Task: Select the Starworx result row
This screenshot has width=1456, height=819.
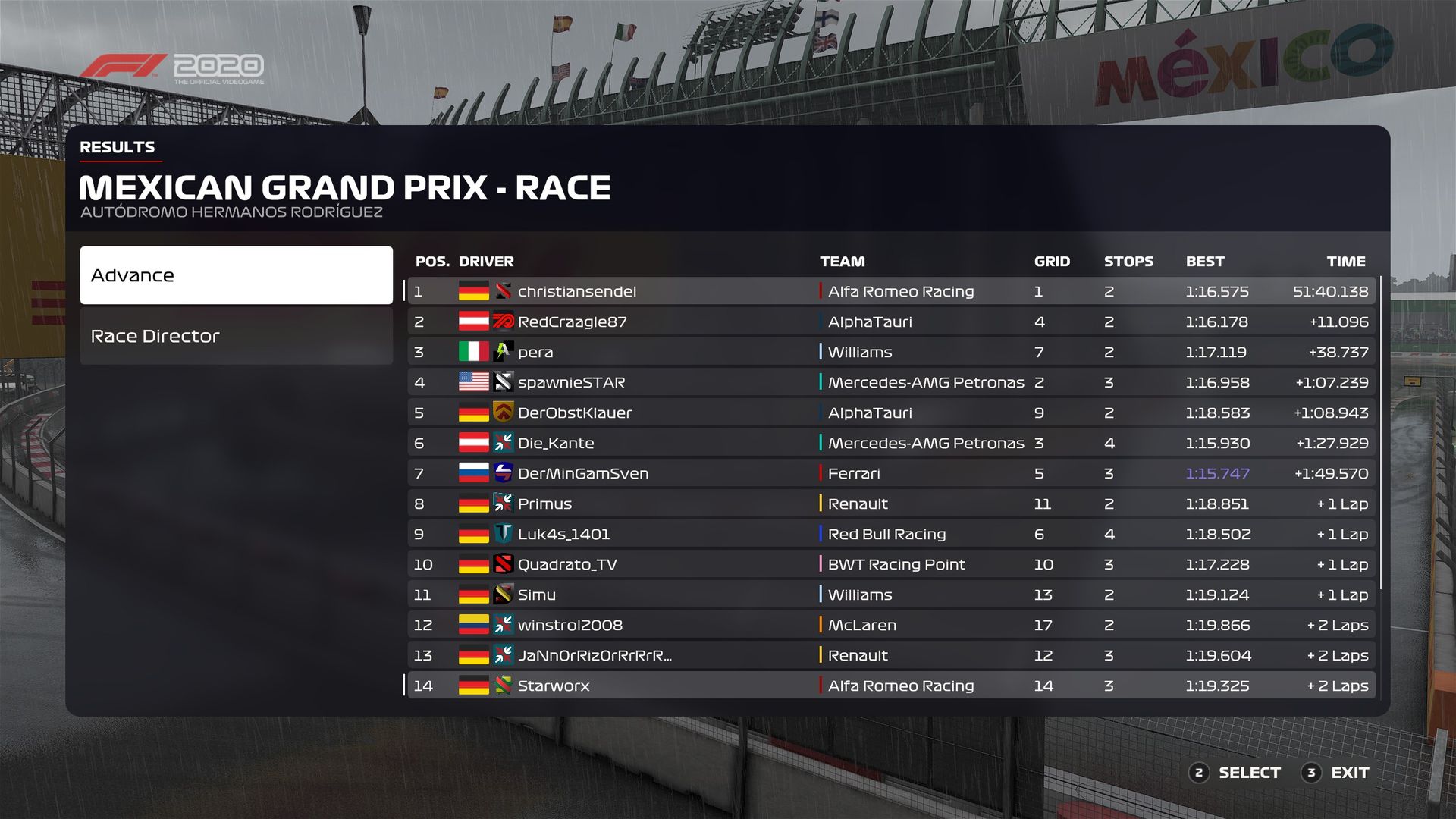Action: [x=891, y=686]
